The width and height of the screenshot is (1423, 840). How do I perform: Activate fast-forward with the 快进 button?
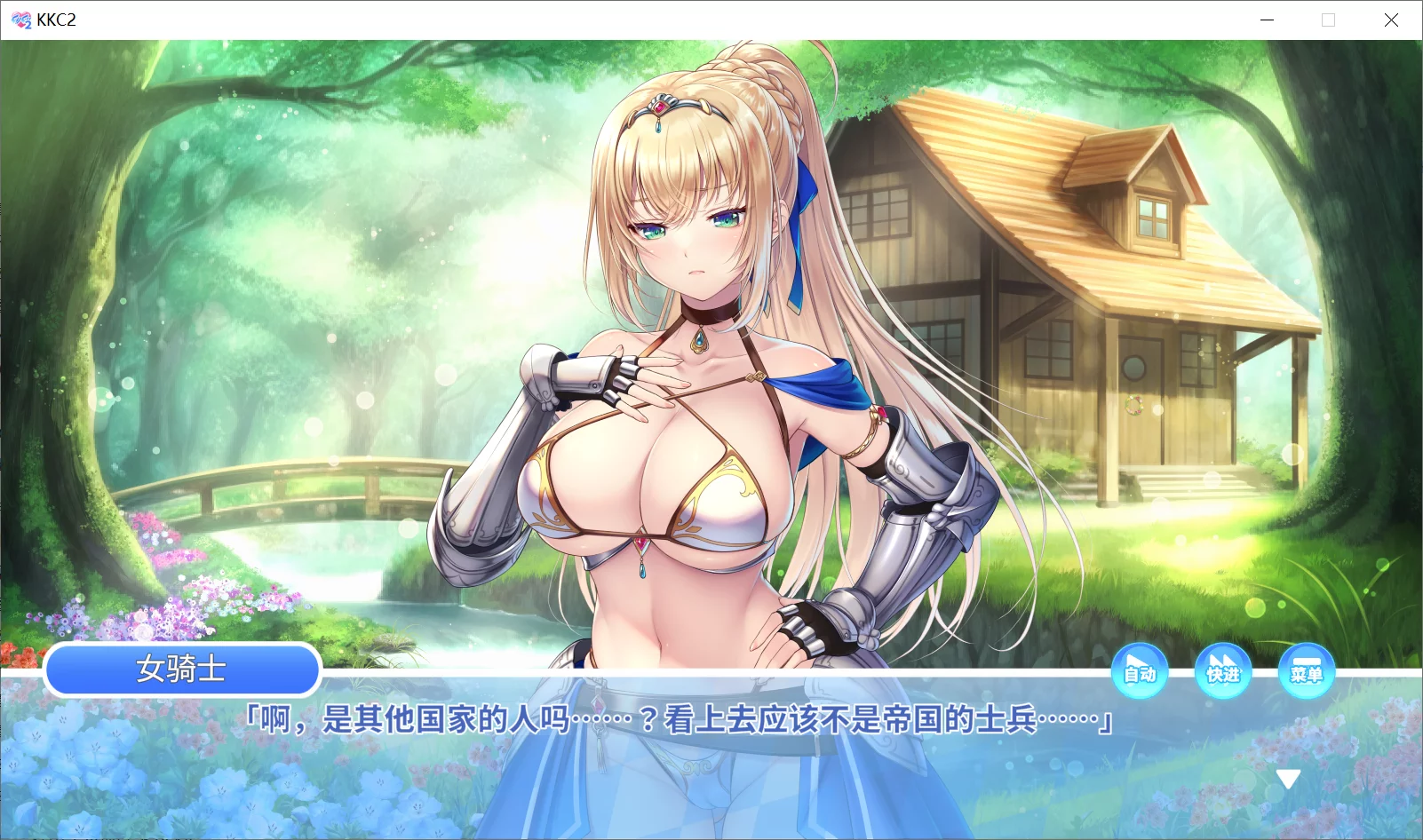pyautogui.click(x=1223, y=672)
